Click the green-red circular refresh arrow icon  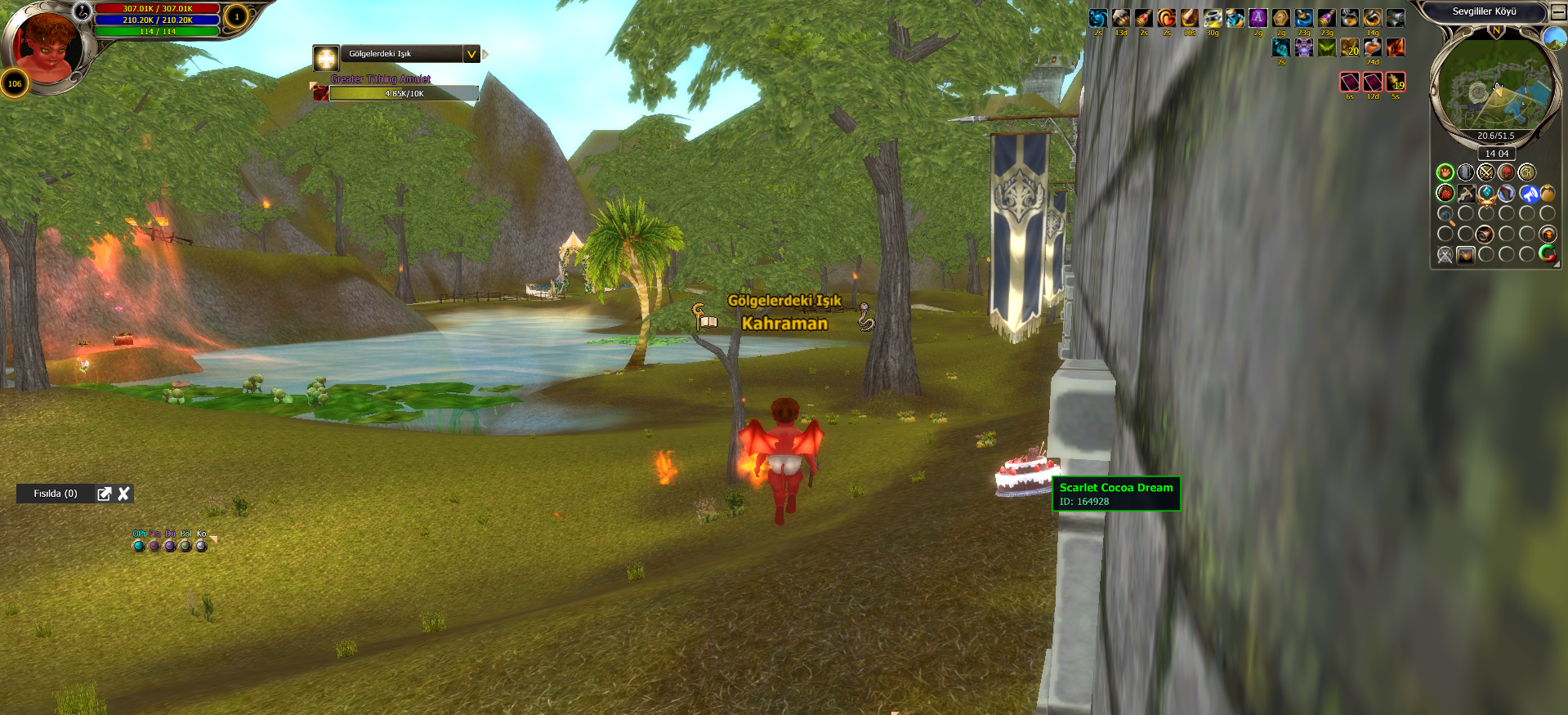(1547, 254)
